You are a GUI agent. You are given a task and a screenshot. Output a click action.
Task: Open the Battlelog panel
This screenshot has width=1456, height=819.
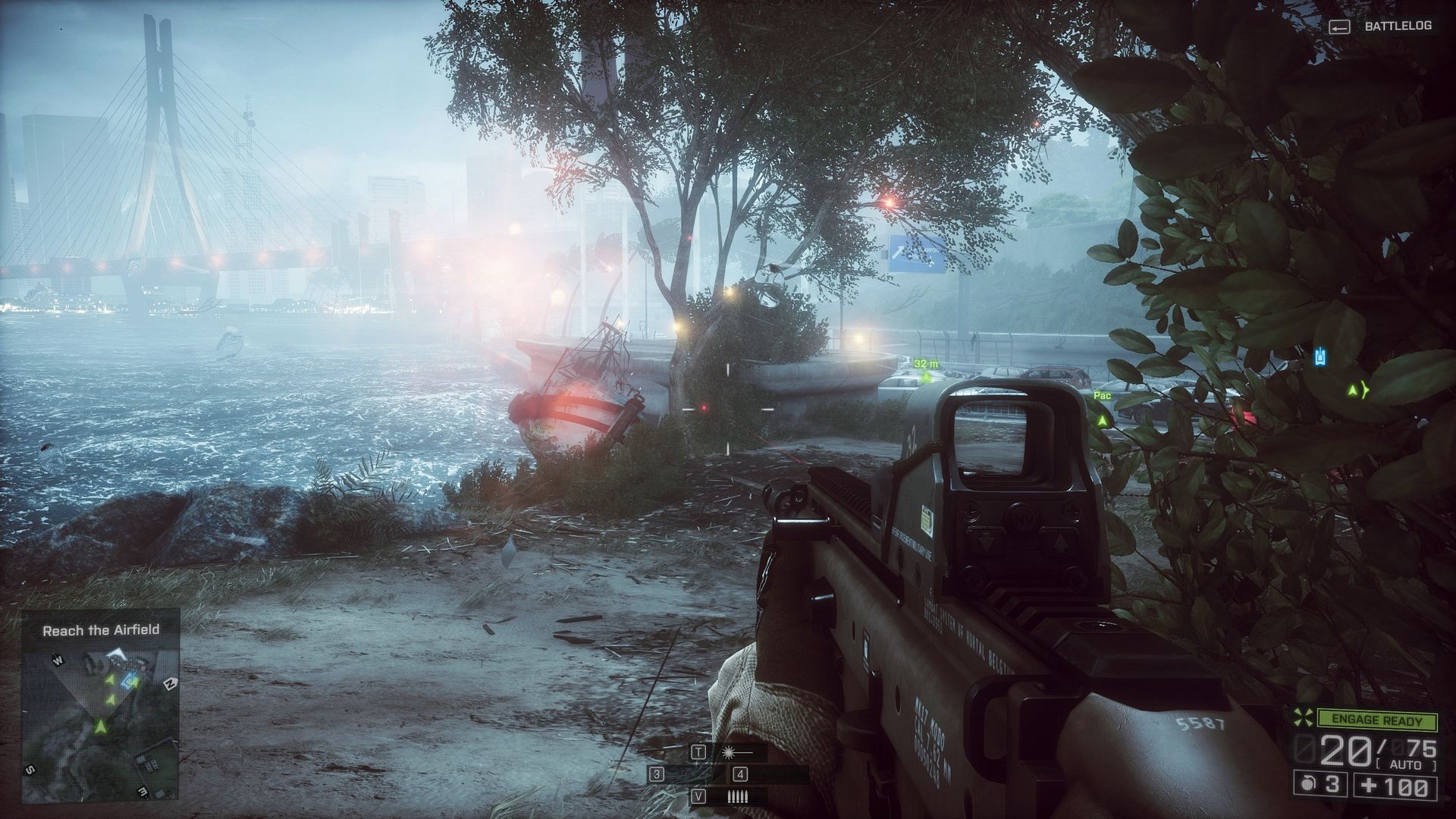1398,27
